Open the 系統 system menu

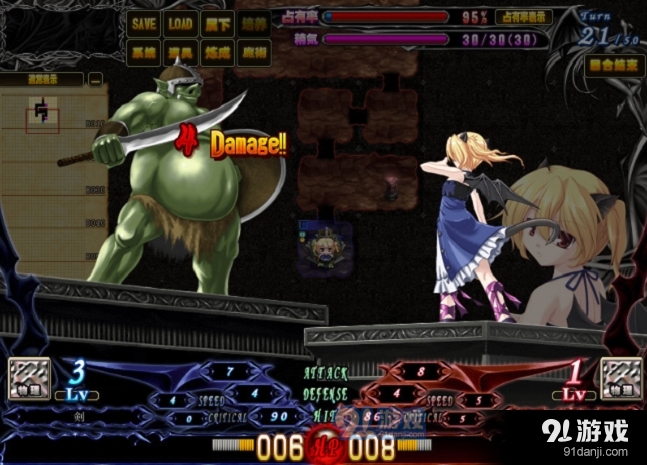pyautogui.click(x=144, y=51)
